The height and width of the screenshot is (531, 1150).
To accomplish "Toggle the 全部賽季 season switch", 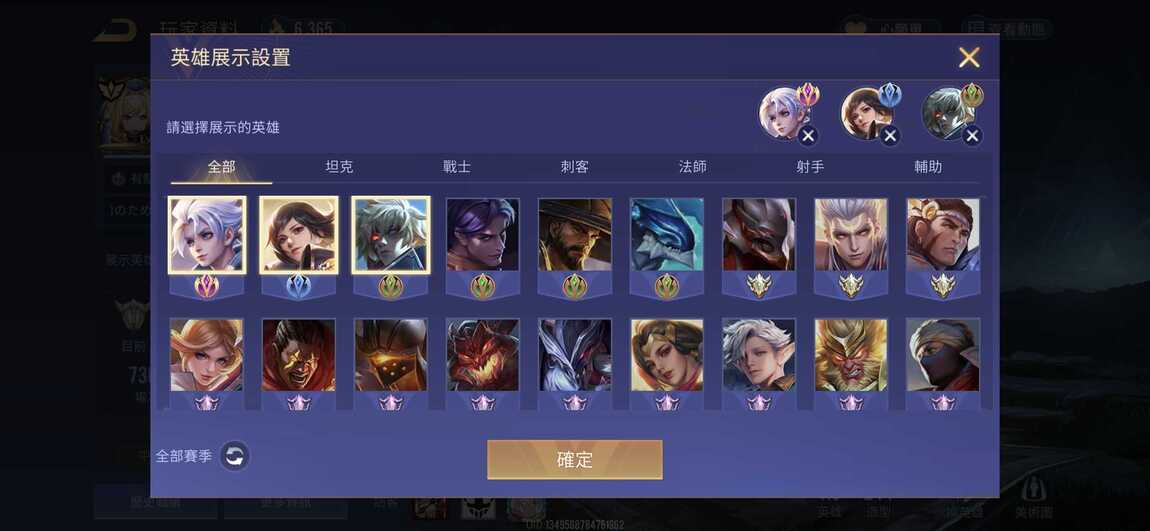I will pyautogui.click(x=234, y=456).
